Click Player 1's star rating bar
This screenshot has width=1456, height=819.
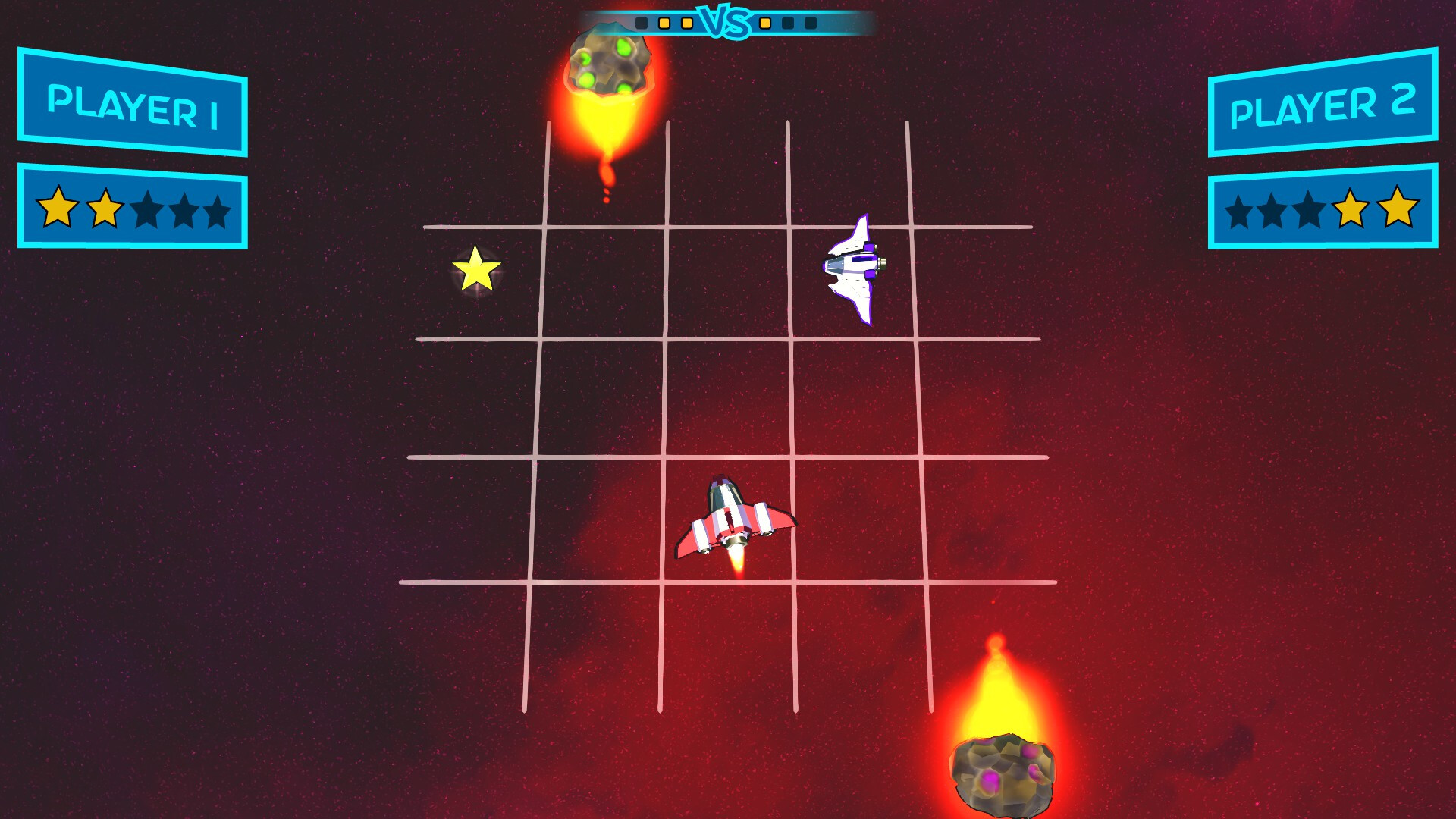[134, 211]
